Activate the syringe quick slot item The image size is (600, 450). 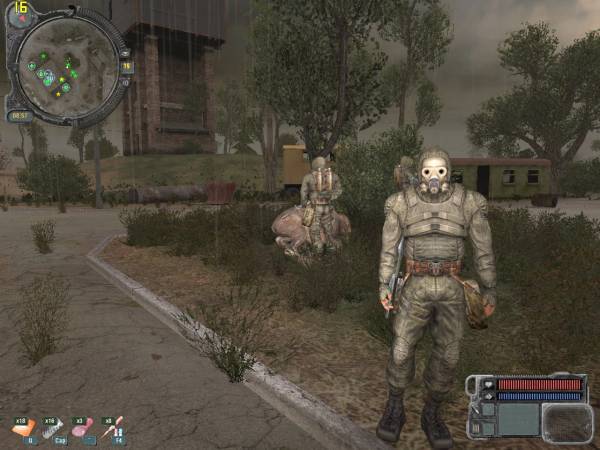click(113, 427)
